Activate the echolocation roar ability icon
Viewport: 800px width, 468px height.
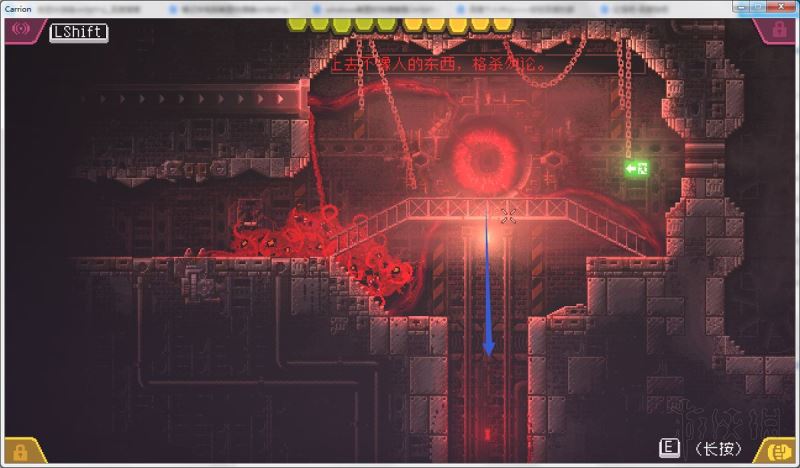19,30
